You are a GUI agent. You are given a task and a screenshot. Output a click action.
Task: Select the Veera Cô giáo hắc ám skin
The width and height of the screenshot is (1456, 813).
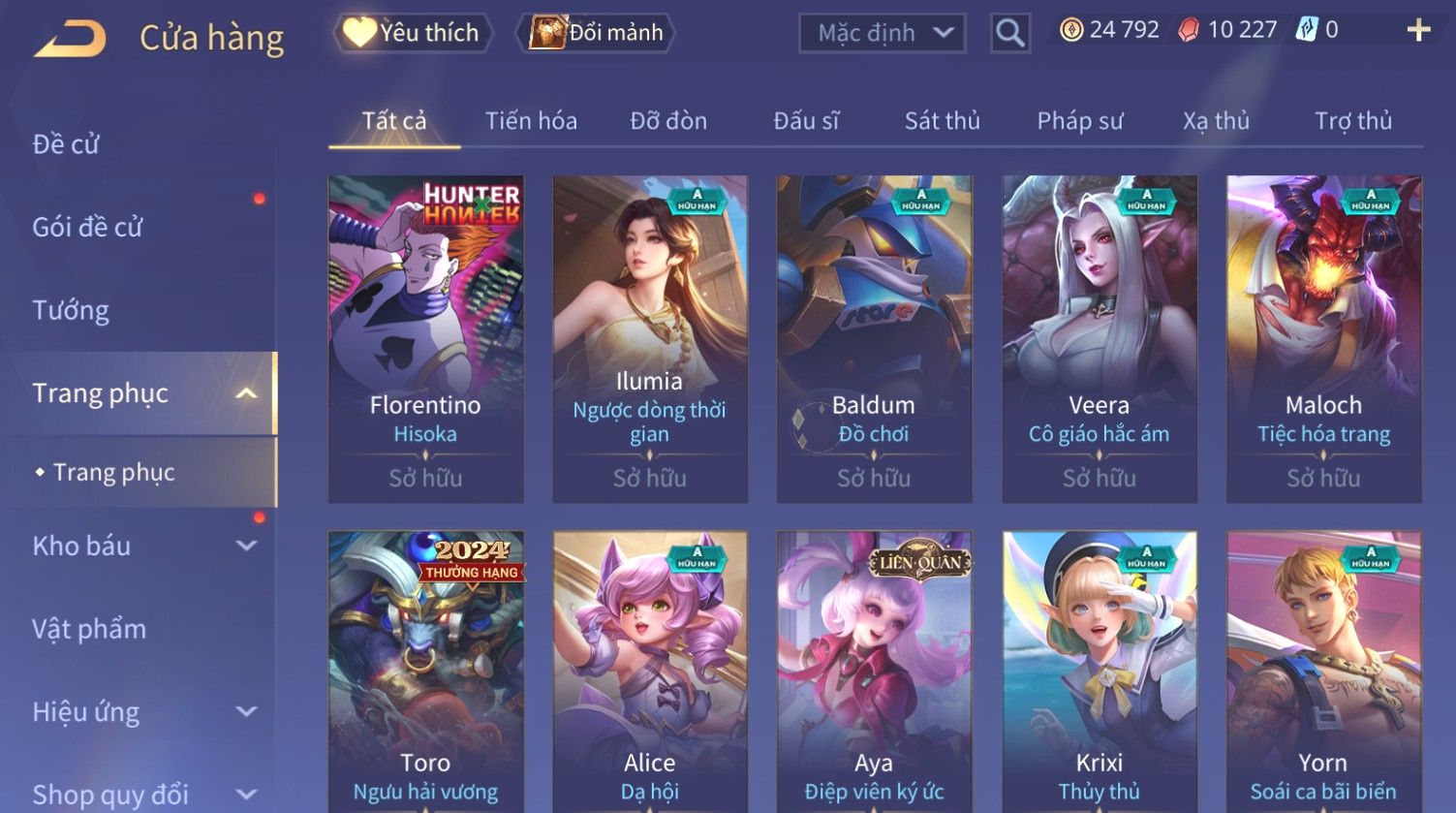point(1099,338)
